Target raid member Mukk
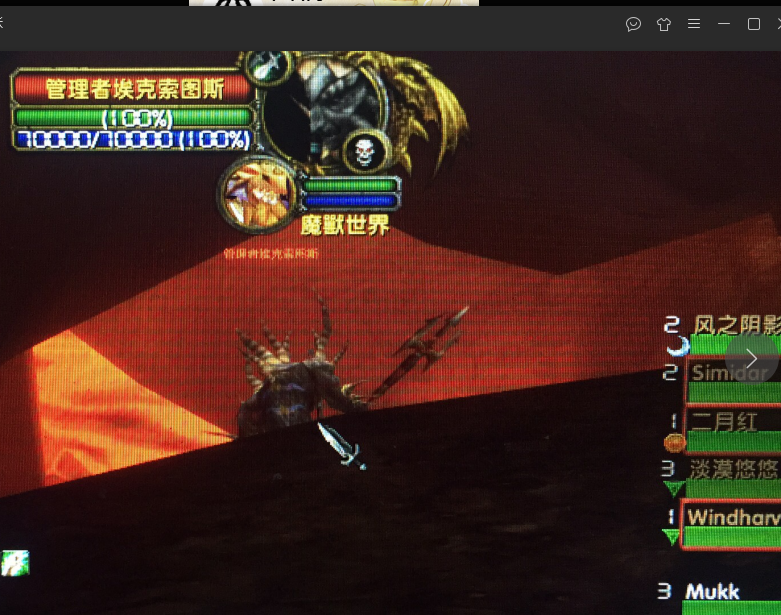781x615 pixels. coord(730,592)
